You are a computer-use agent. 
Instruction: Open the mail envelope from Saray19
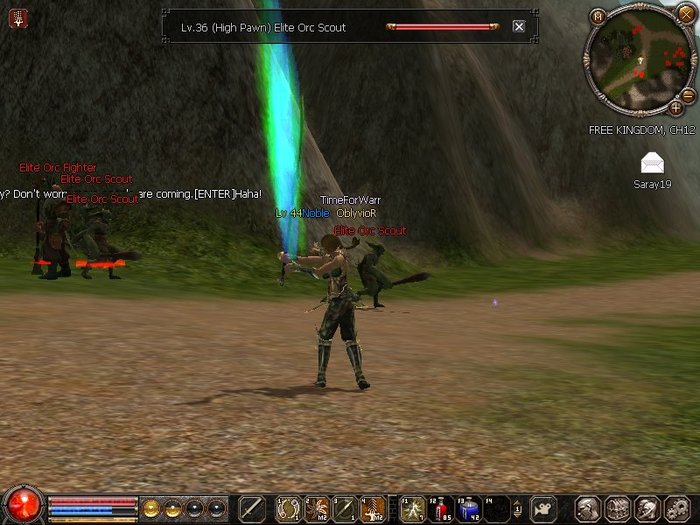click(x=653, y=163)
